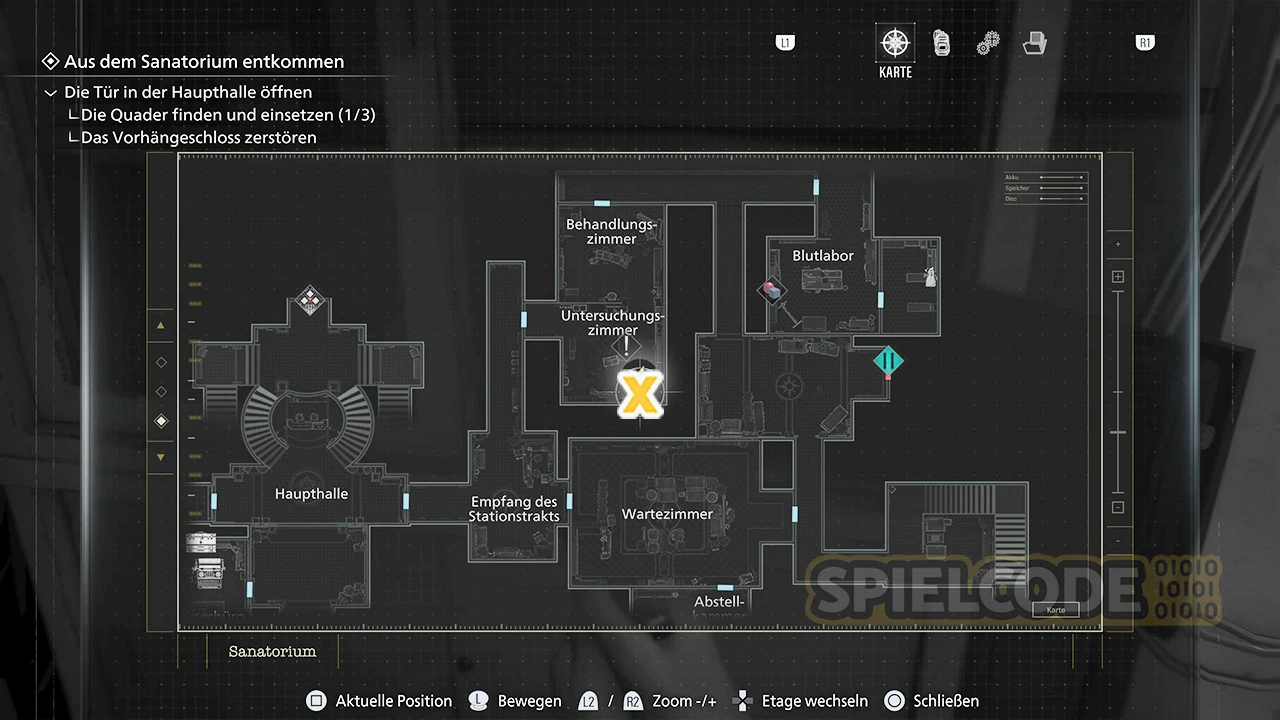Select the yellow X map marker
1280x720 pixels.
click(x=638, y=394)
